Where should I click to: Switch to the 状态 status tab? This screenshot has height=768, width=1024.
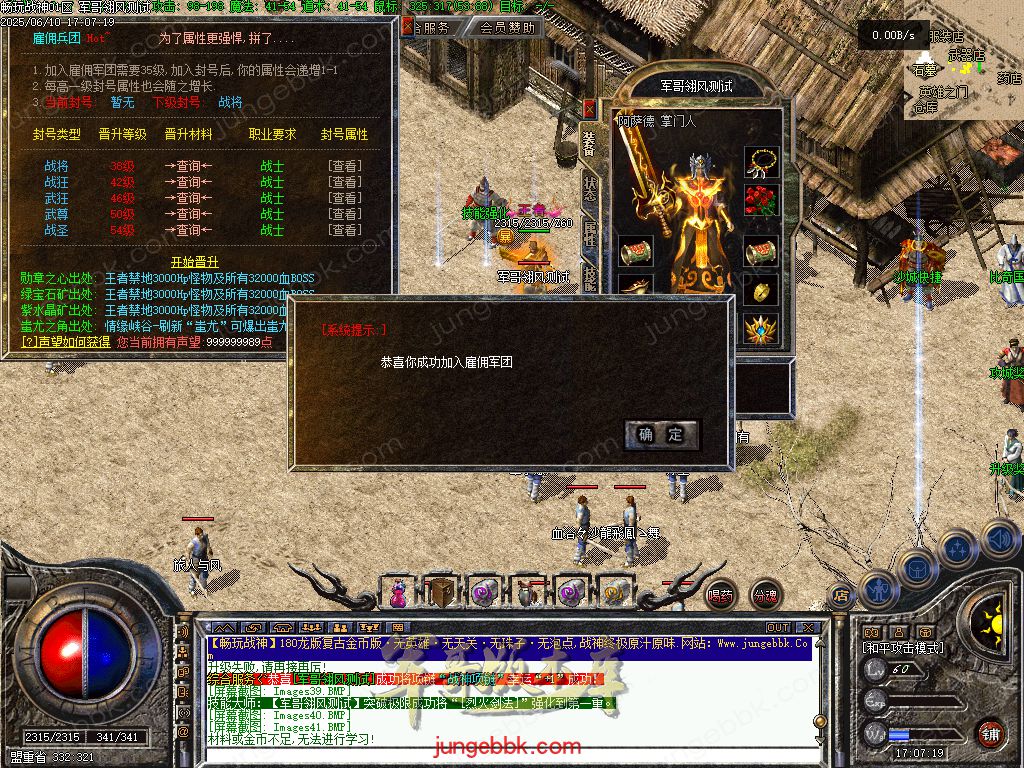pos(590,188)
